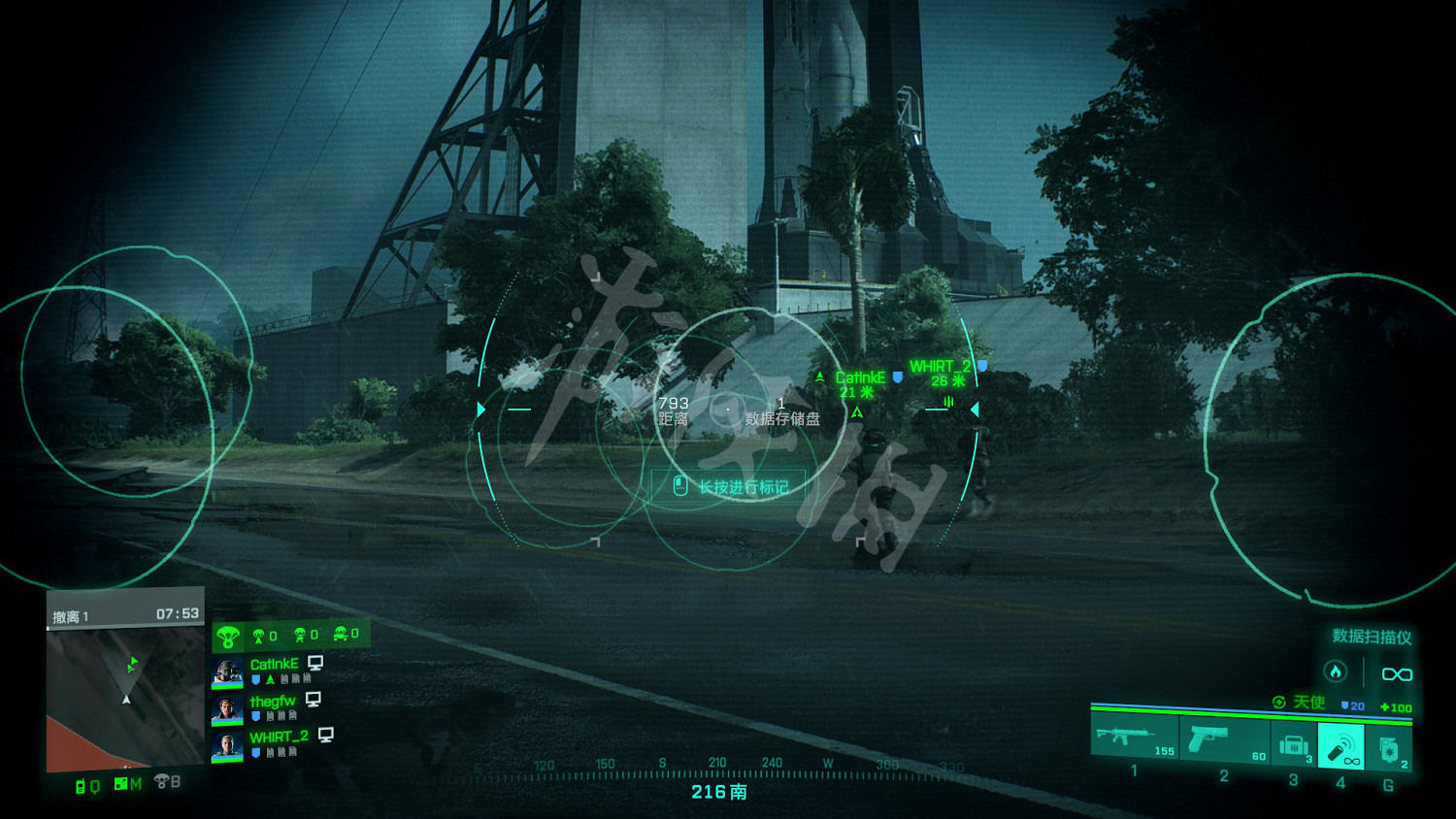This screenshot has height=819, width=1456.
Task: Pick the grenade slot in the hotbar
Action: point(1389,747)
